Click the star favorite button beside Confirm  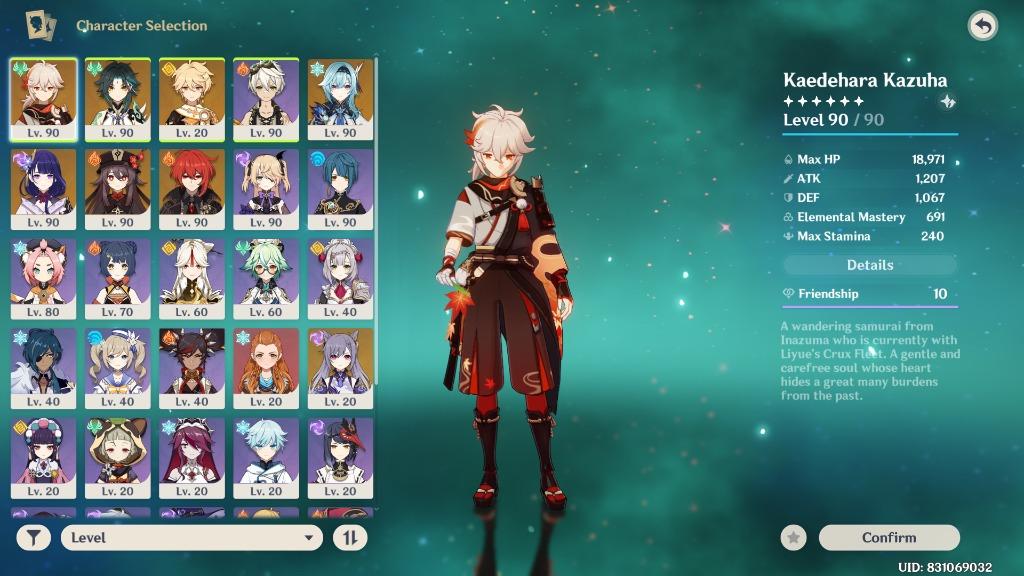pos(794,538)
